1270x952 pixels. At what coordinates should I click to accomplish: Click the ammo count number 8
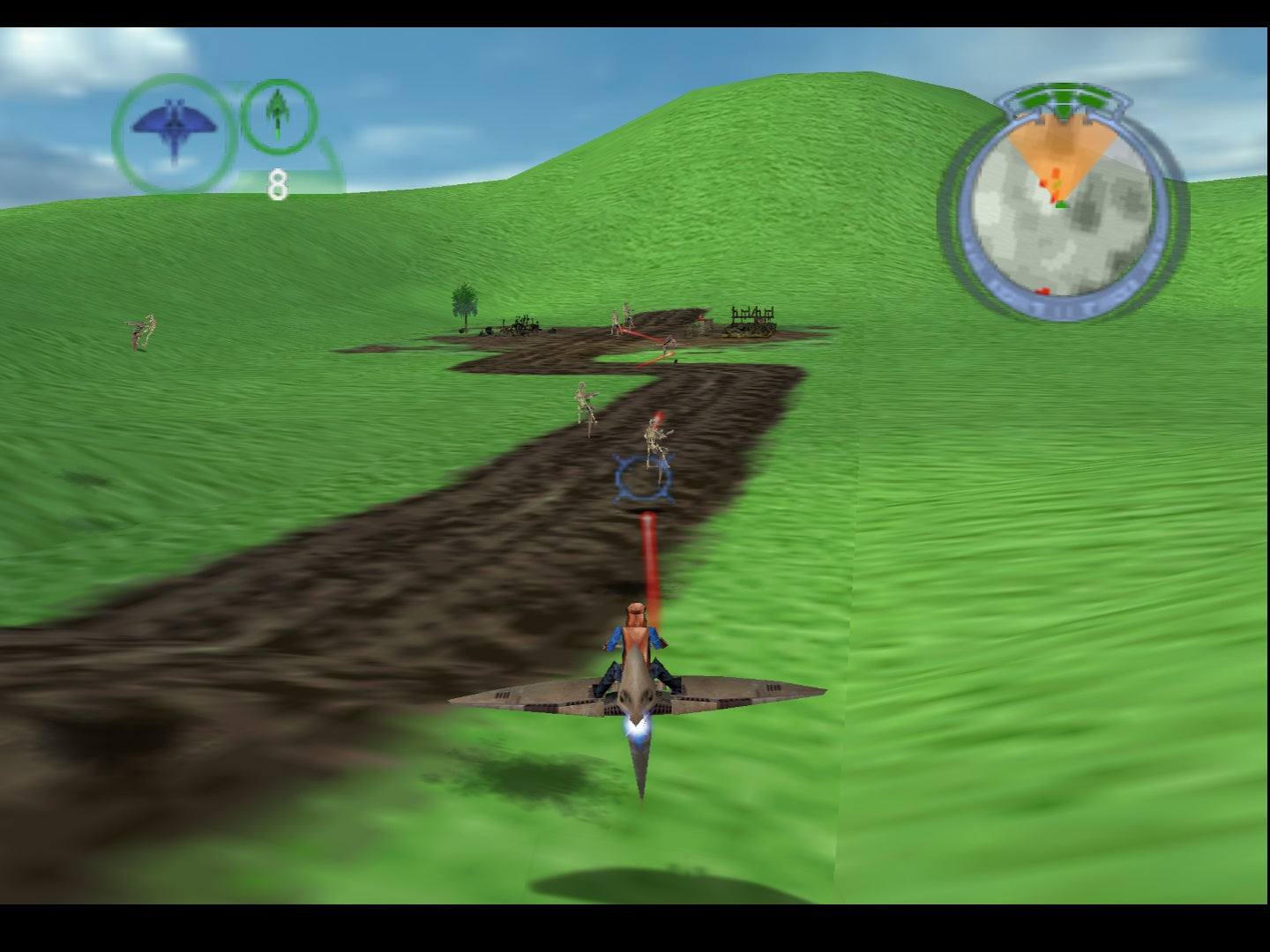[278, 183]
